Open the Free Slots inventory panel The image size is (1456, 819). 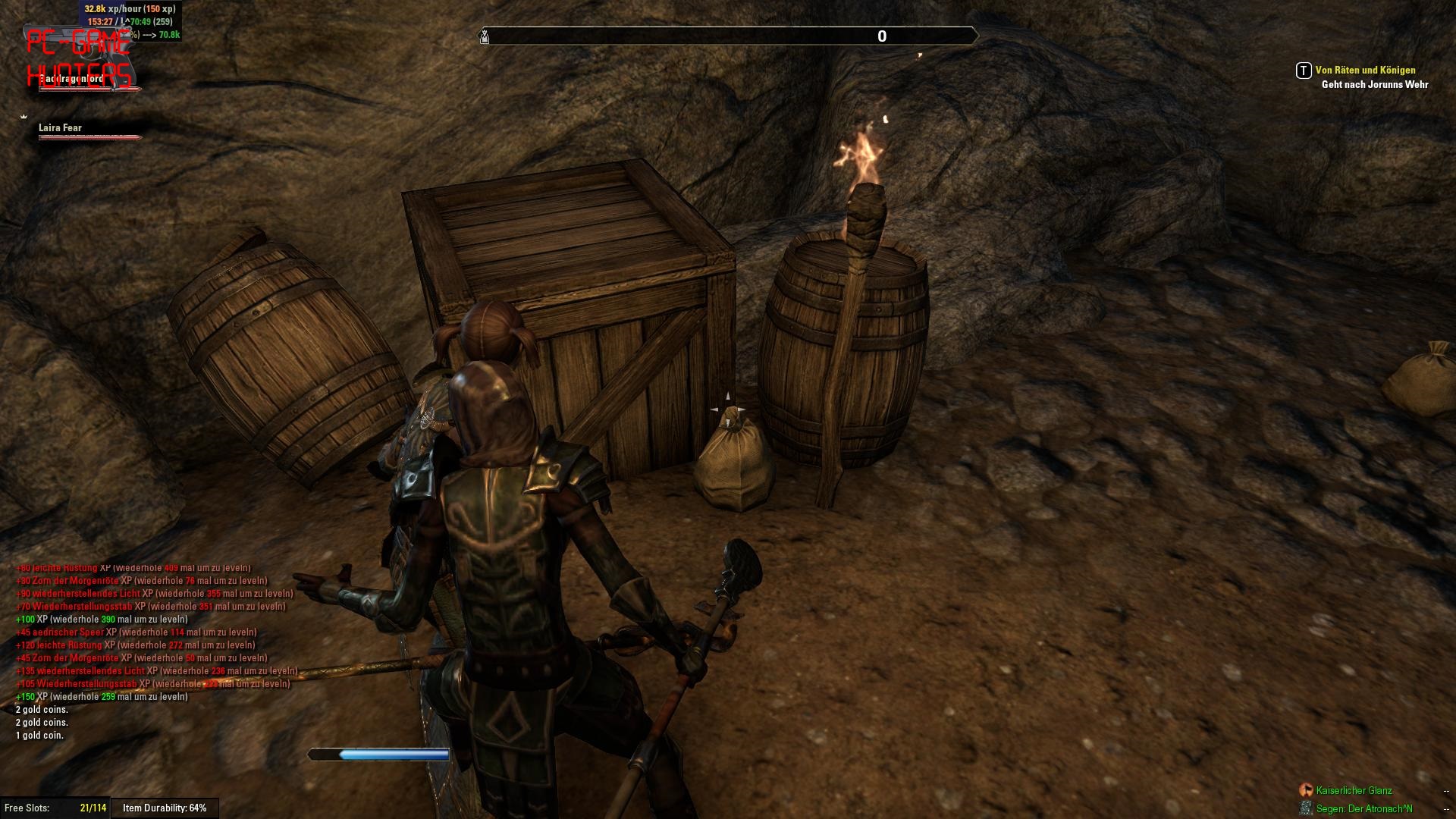coord(55,808)
